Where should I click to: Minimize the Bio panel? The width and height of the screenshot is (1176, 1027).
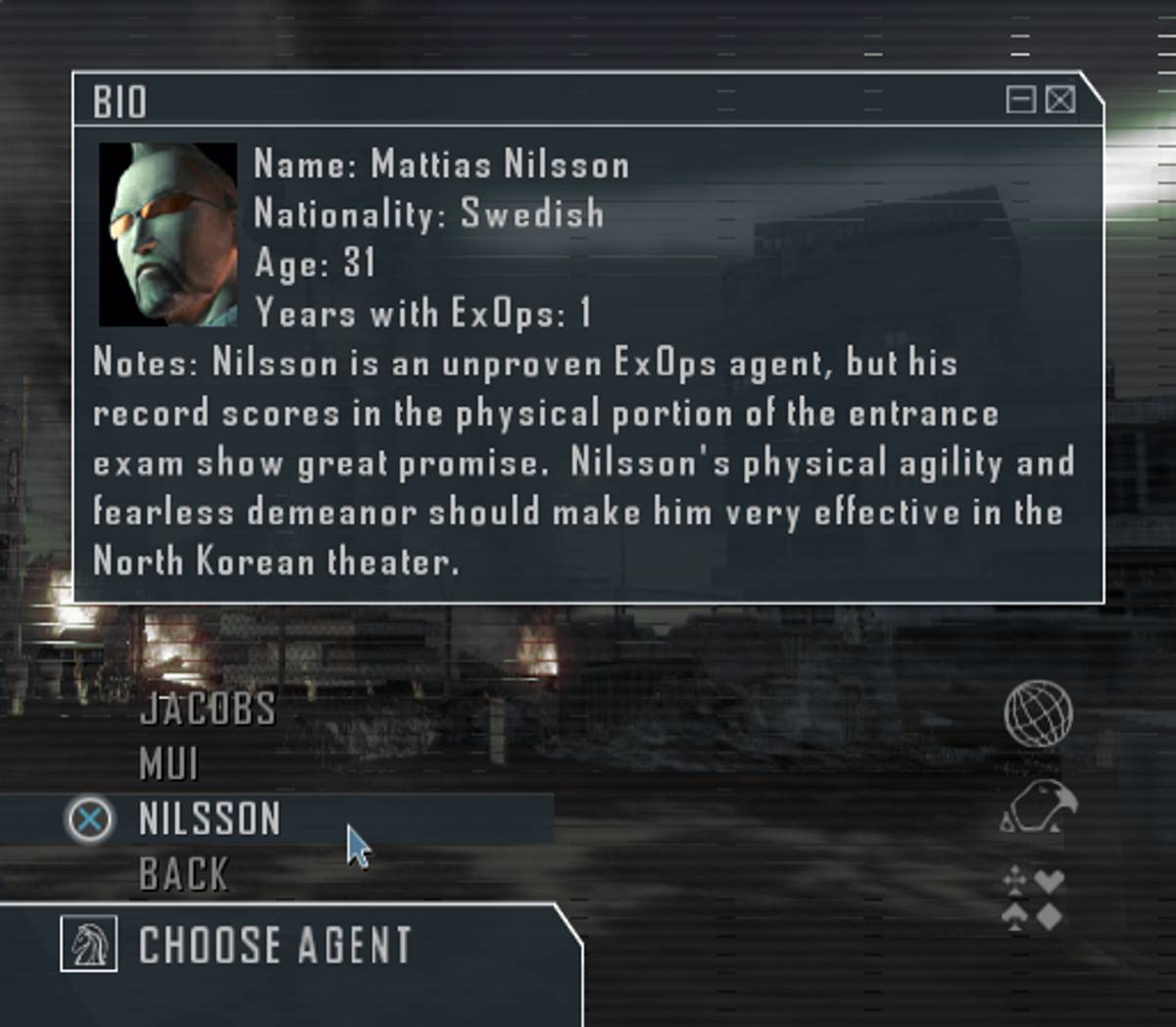coord(1020,100)
